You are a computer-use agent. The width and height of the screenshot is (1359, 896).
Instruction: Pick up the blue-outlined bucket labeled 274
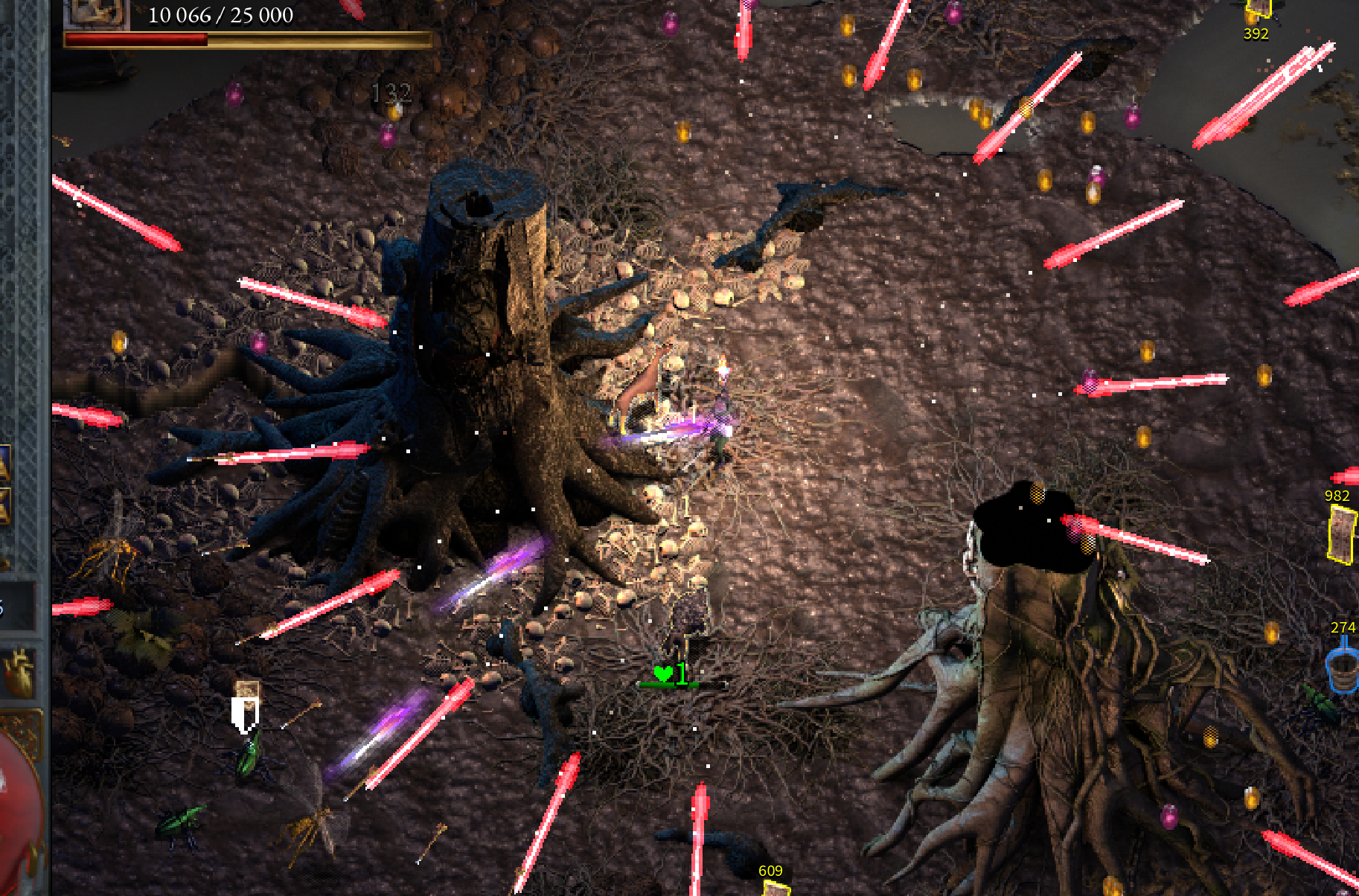click(x=1343, y=669)
